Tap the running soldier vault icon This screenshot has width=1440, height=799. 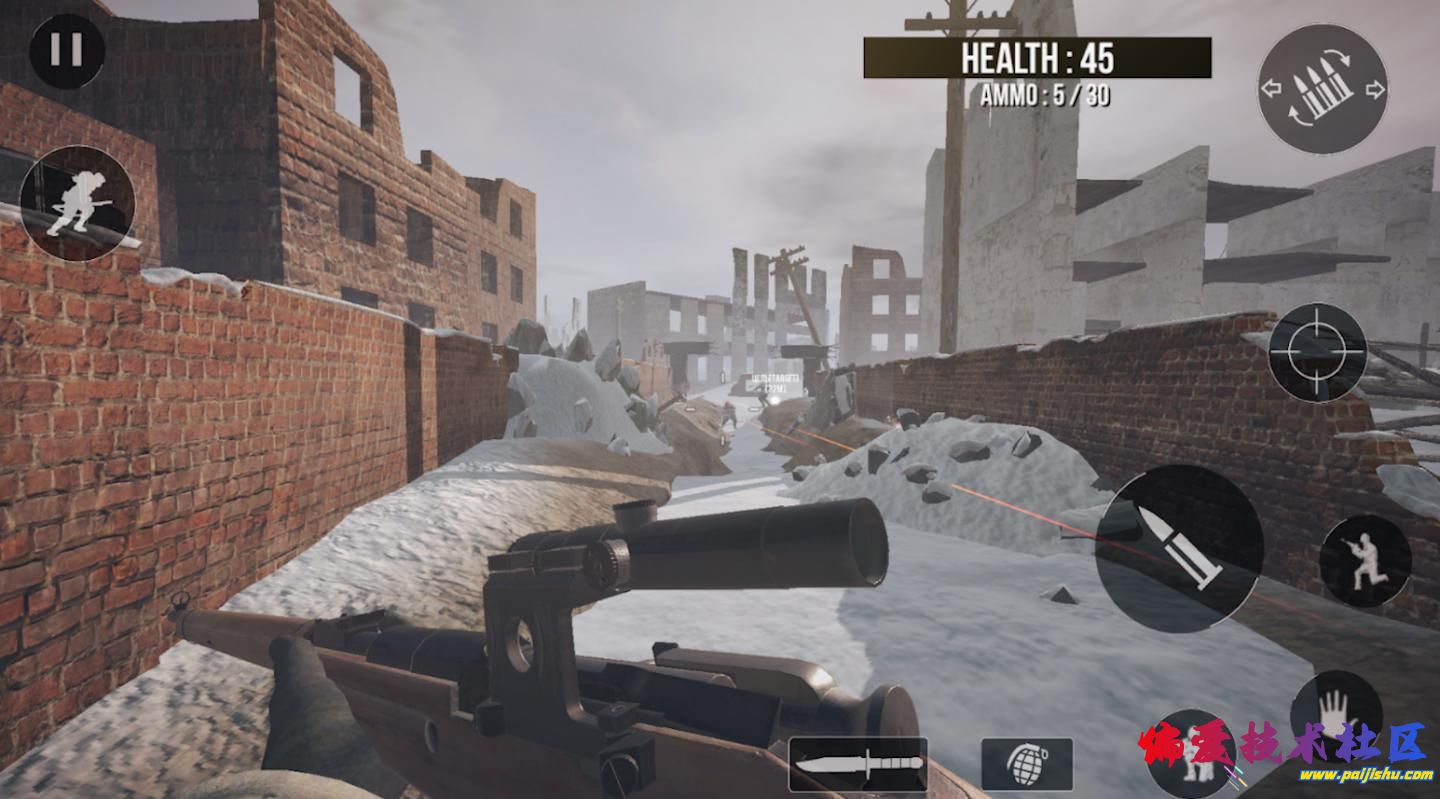77,203
